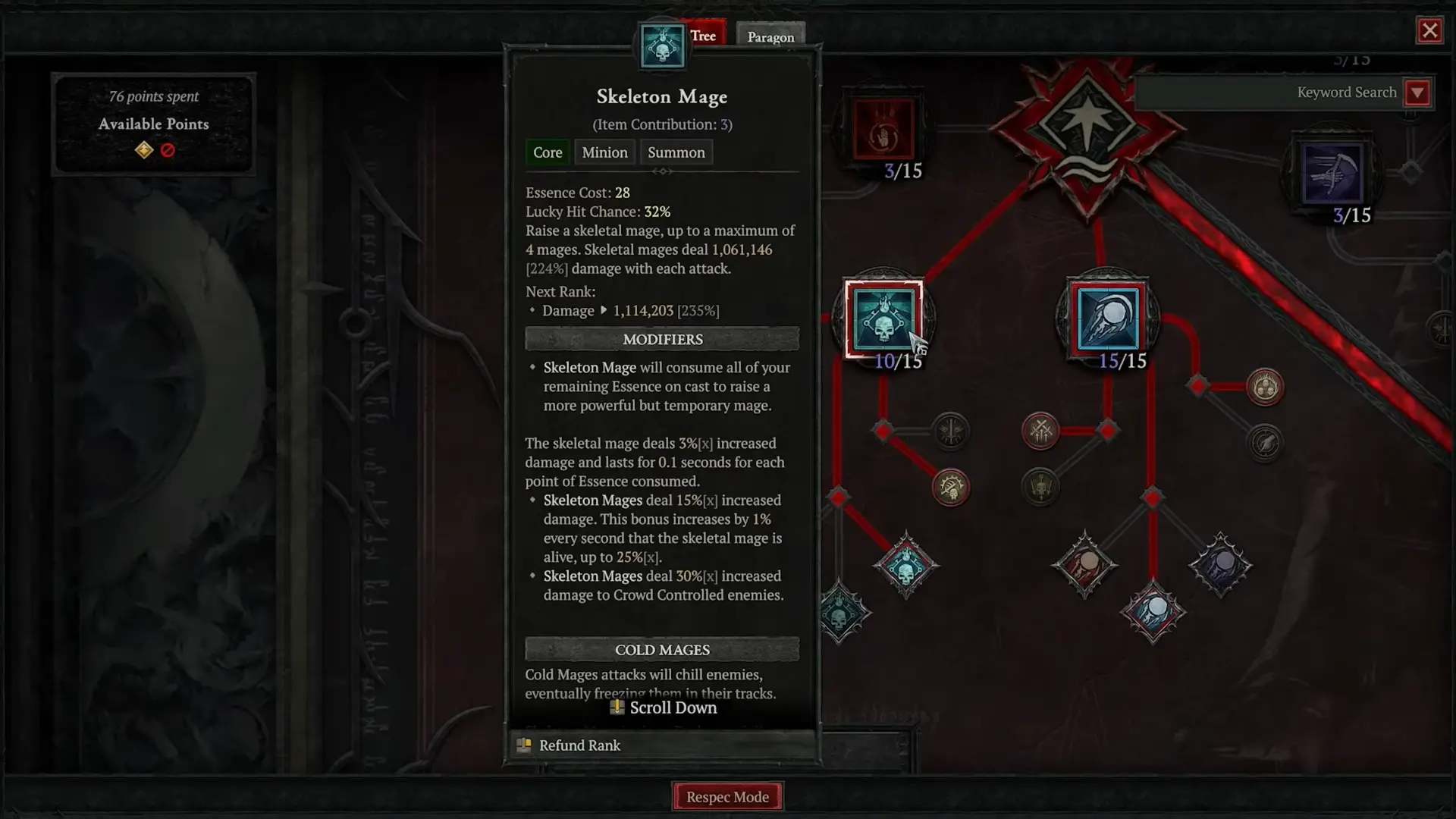Screen dimensions: 1456x819
Task: Click the Respec Mode button
Action: click(x=727, y=796)
